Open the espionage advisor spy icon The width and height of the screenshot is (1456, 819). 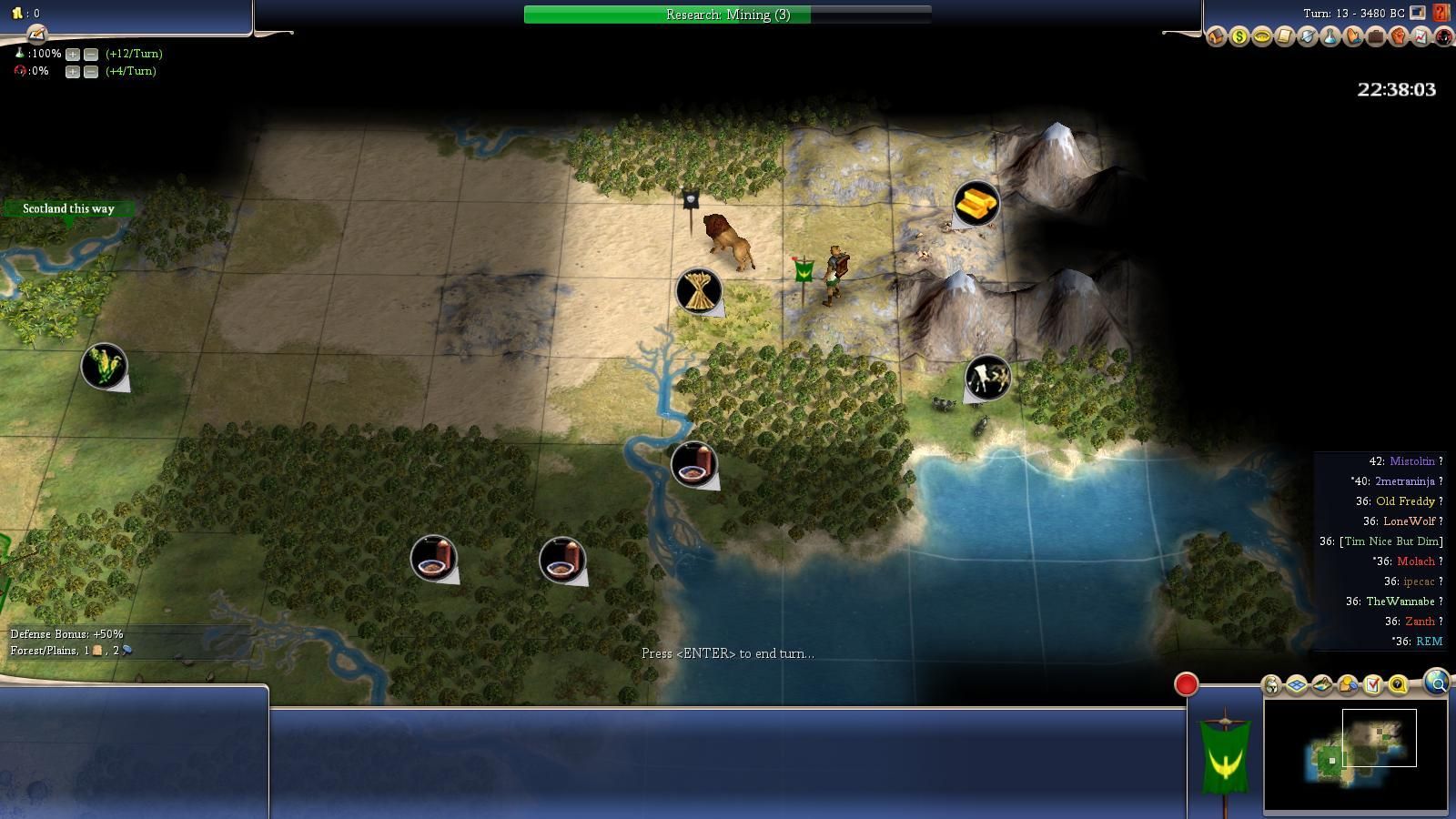coord(1444,37)
